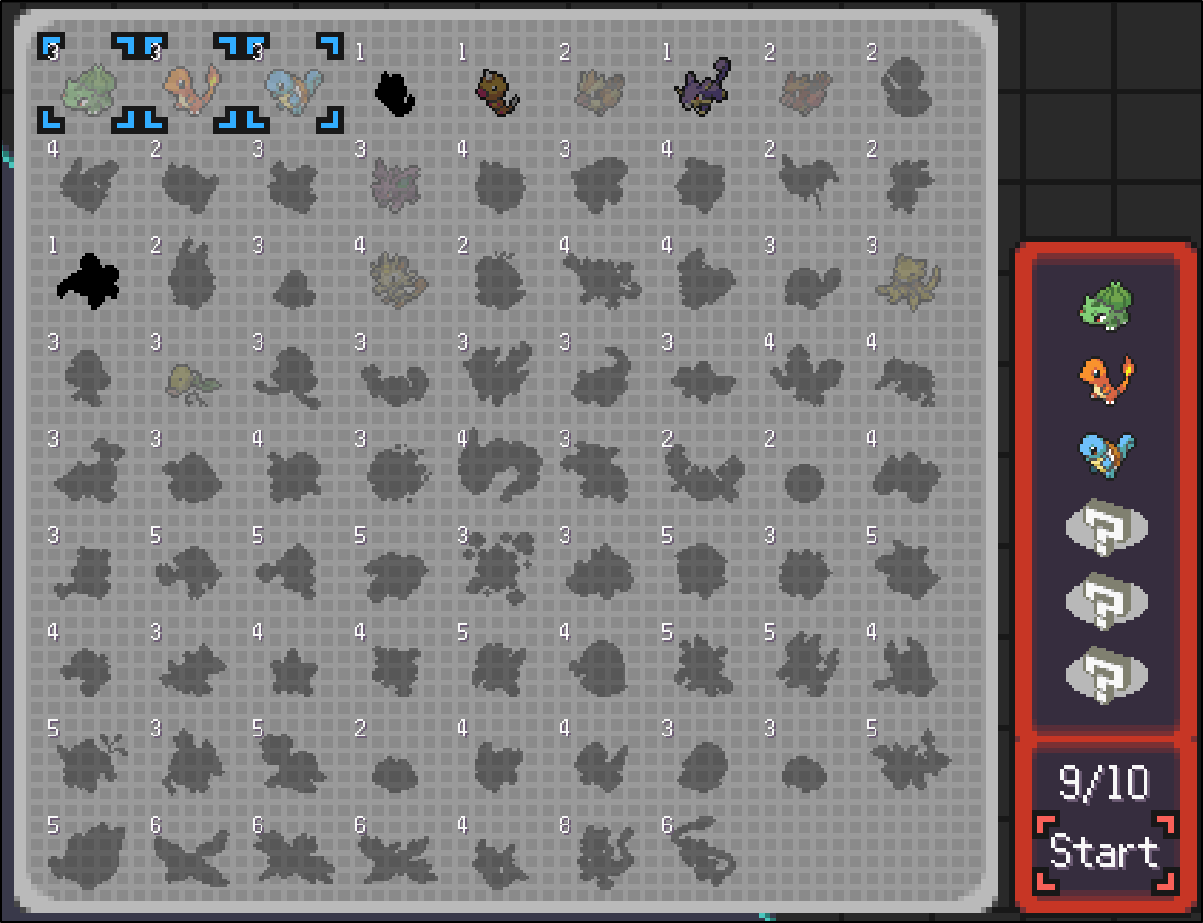Select Bulbasaur in the red party panel
The width and height of the screenshot is (1203, 923).
1104,304
